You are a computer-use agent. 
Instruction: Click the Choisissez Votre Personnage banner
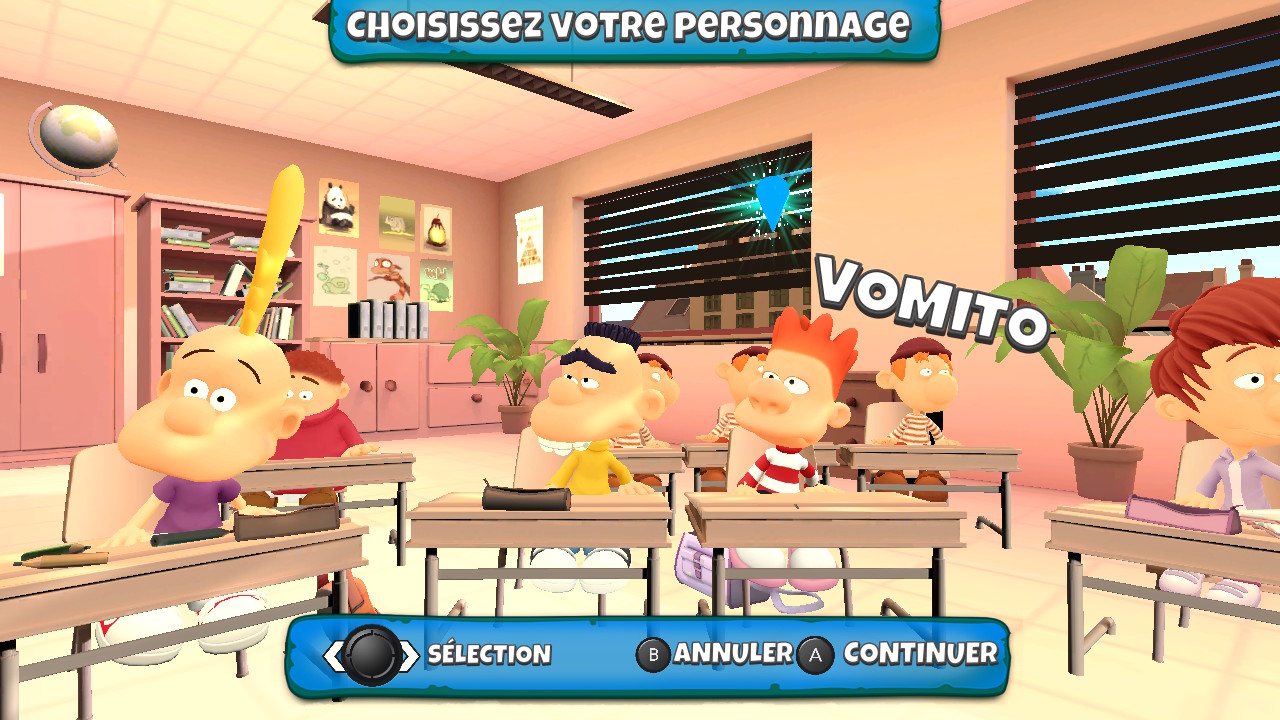(x=640, y=27)
